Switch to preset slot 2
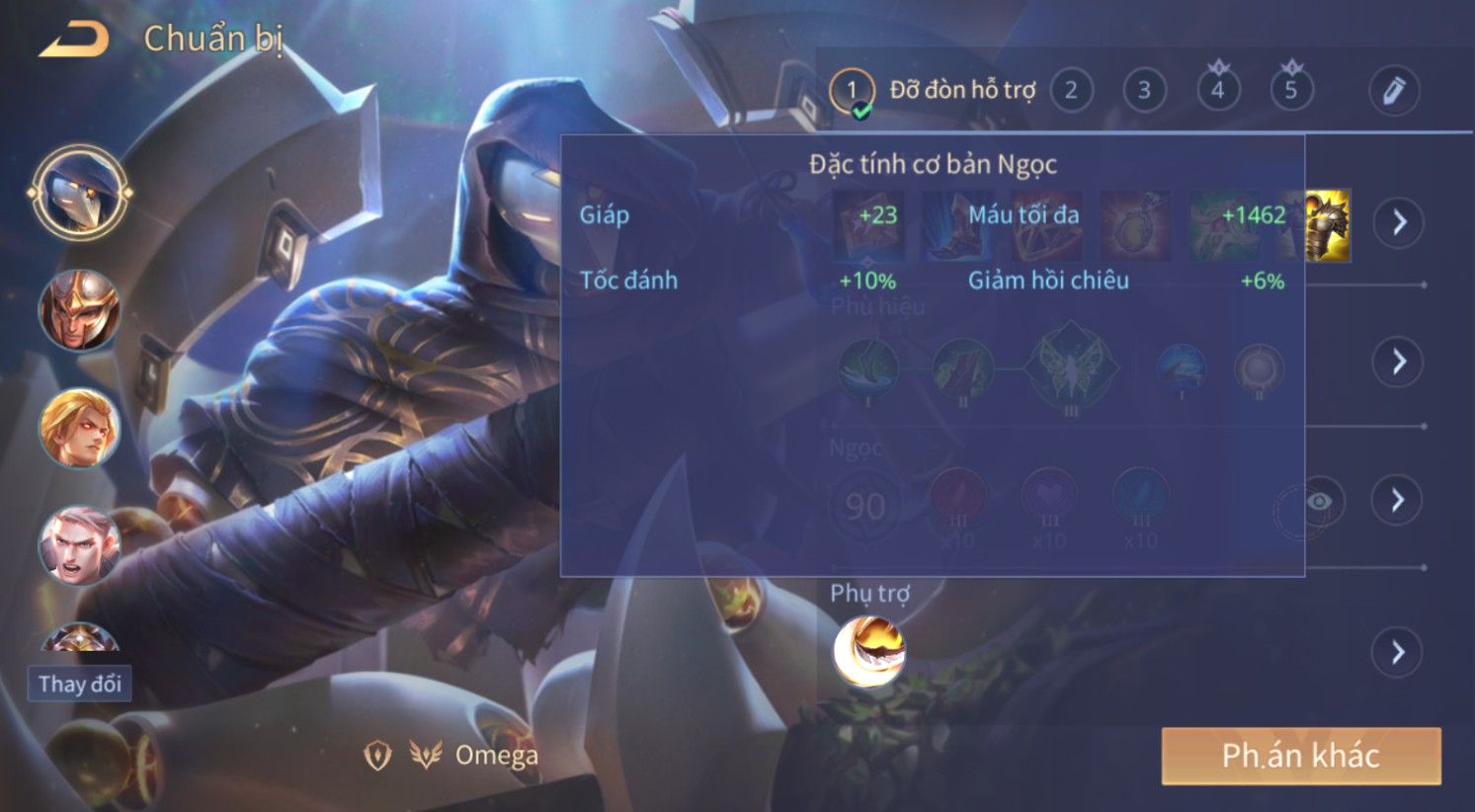The width and height of the screenshot is (1475, 812). (x=1071, y=91)
